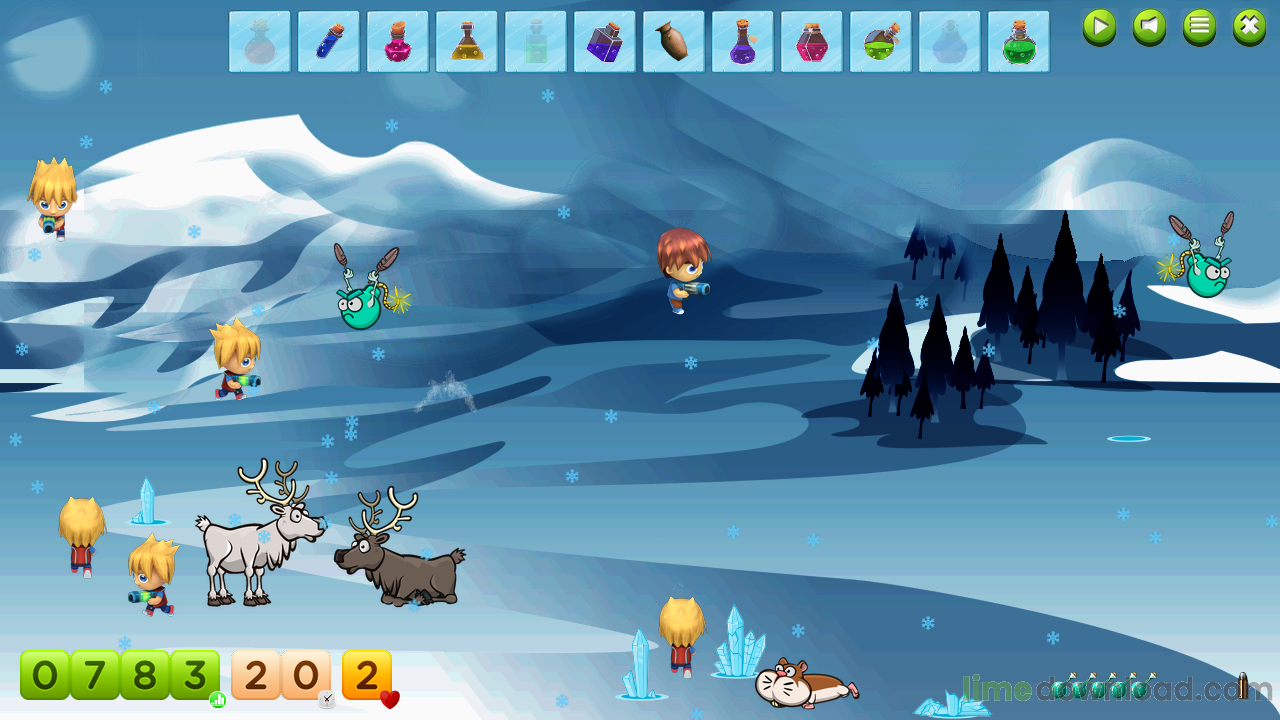The image size is (1280, 720).
Task: Choose the pink round flask potion
Action: pos(398,42)
